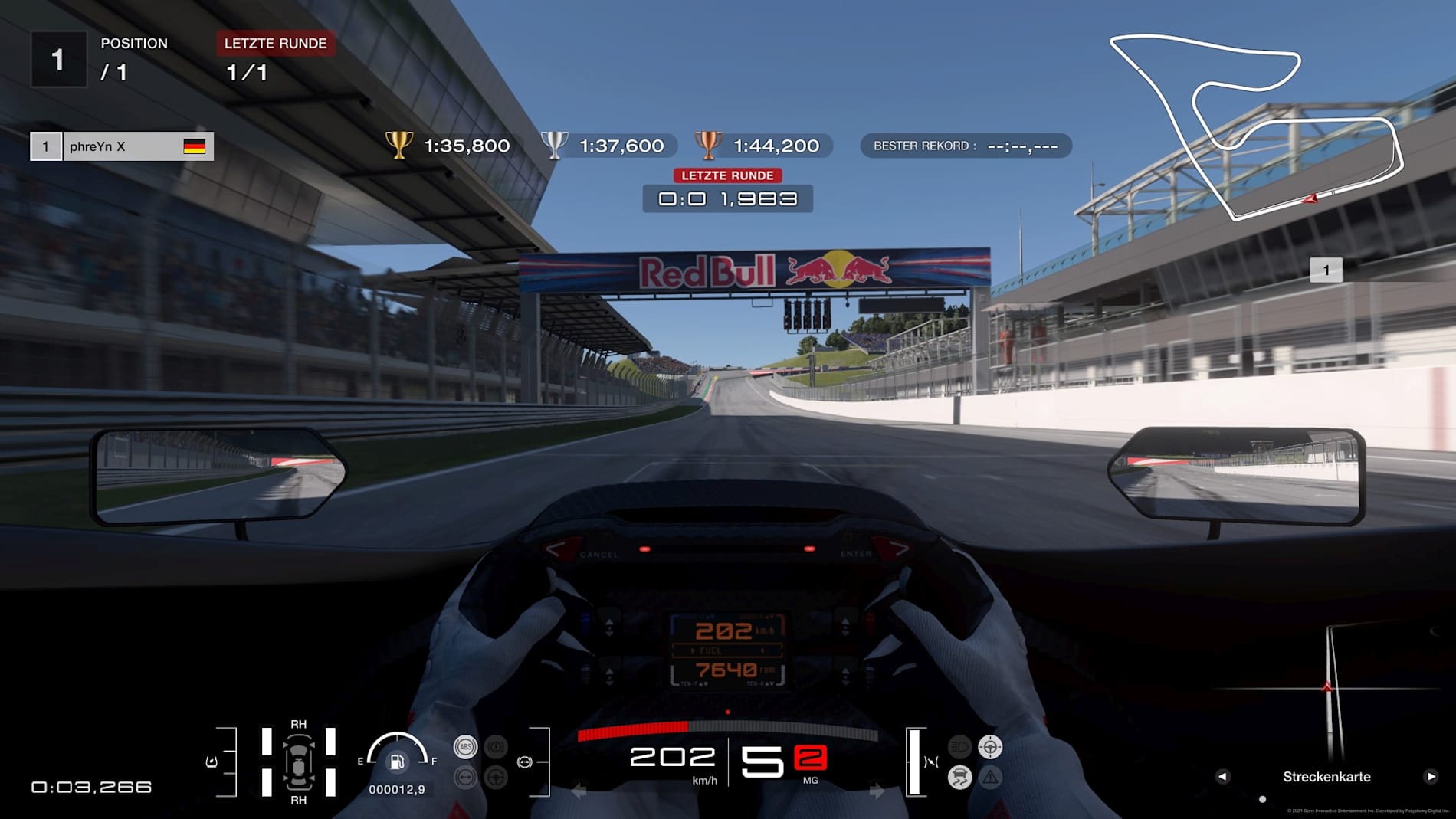1456x819 pixels.
Task: Click the brake balance icon
Action: (524, 762)
